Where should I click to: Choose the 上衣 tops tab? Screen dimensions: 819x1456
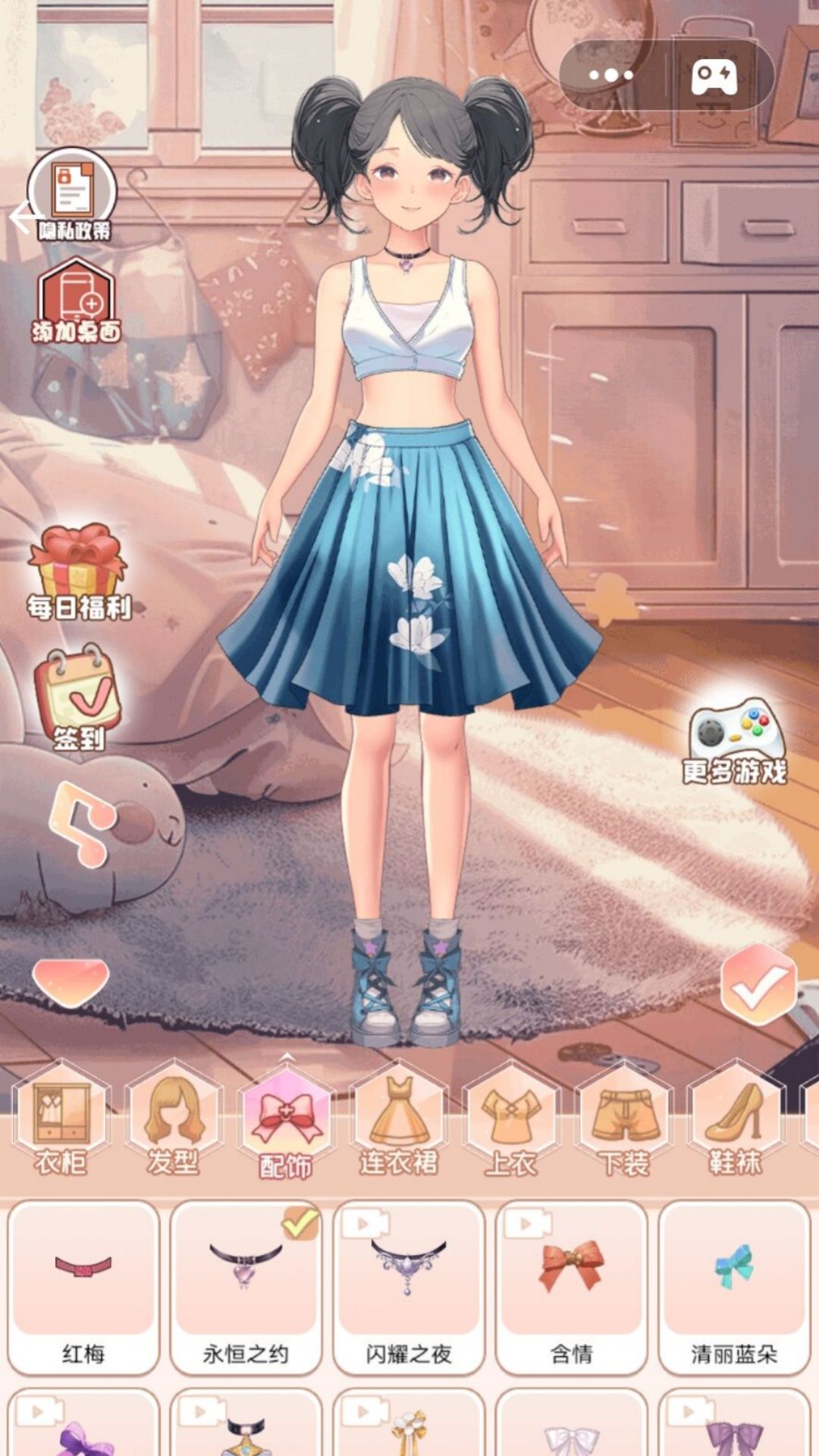(511, 1121)
